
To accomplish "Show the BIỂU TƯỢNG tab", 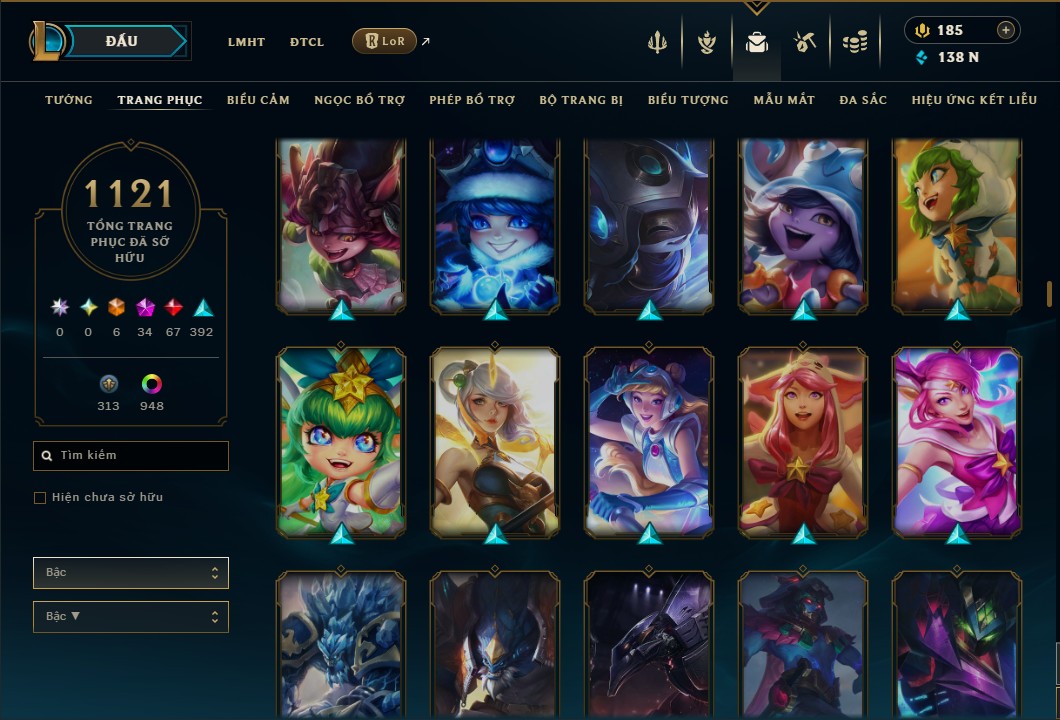I will coord(688,100).
